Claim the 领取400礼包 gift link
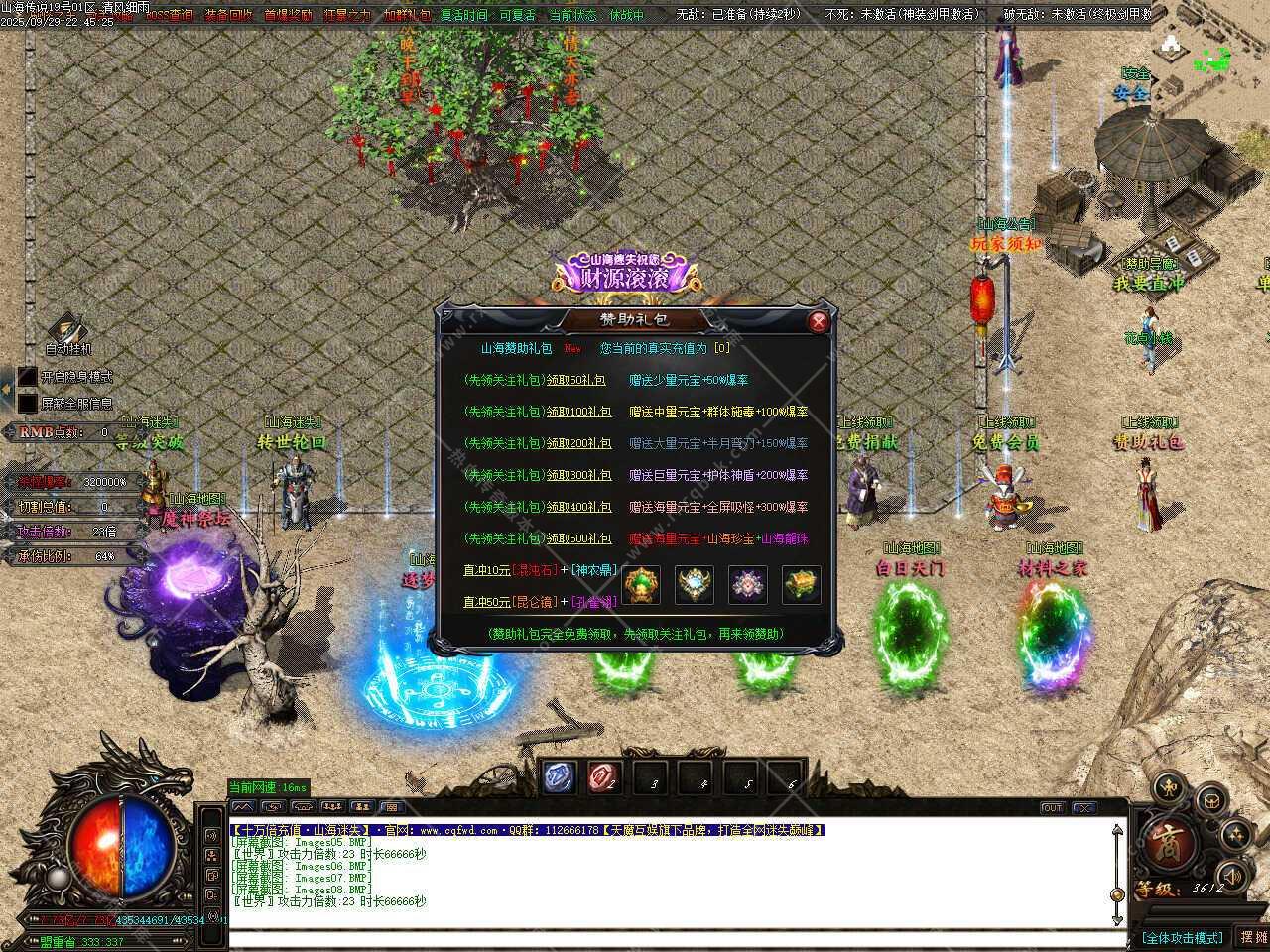 tap(578, 507)
